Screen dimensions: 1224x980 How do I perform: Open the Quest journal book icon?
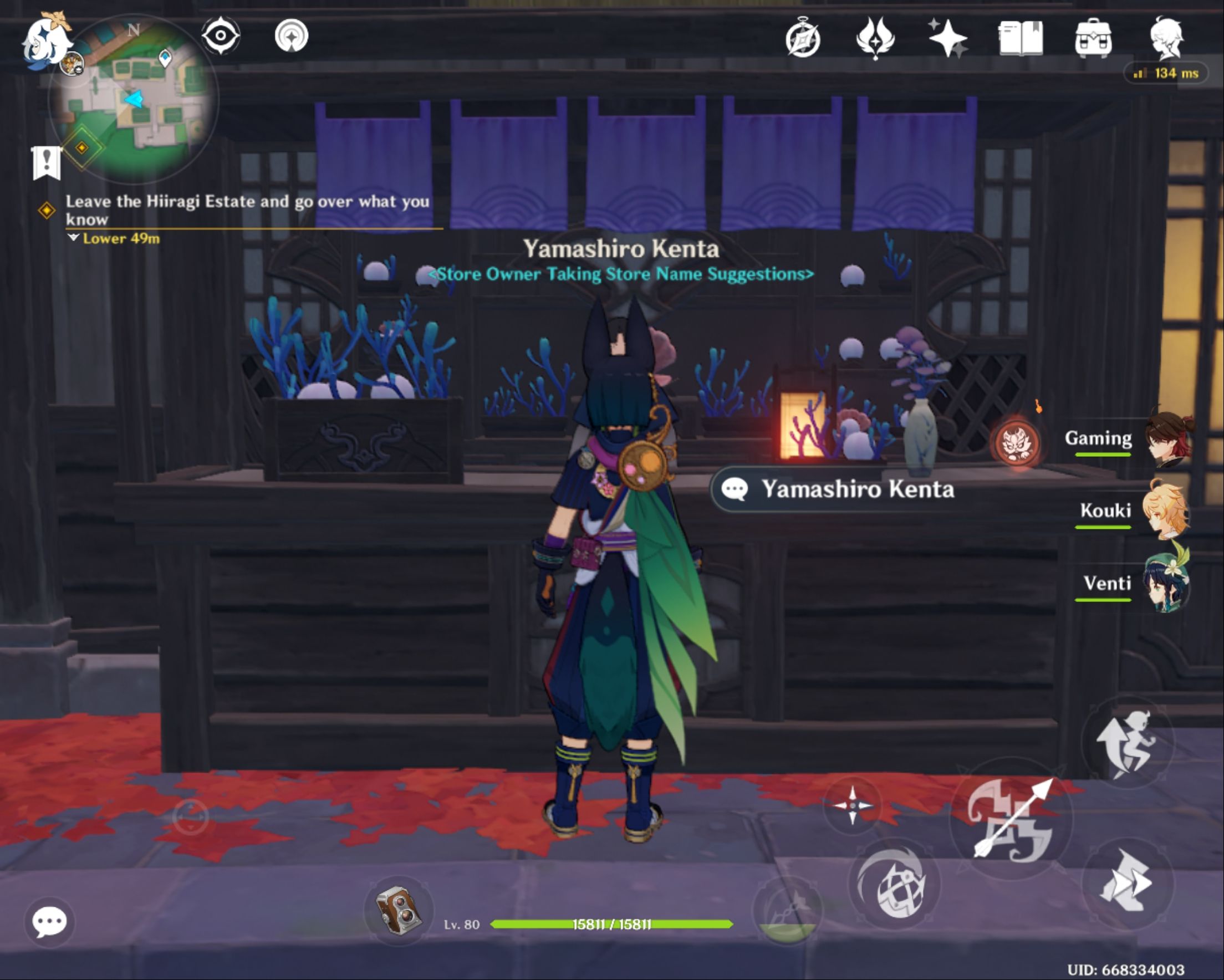pyautogui.click(x=1022, y=39)
